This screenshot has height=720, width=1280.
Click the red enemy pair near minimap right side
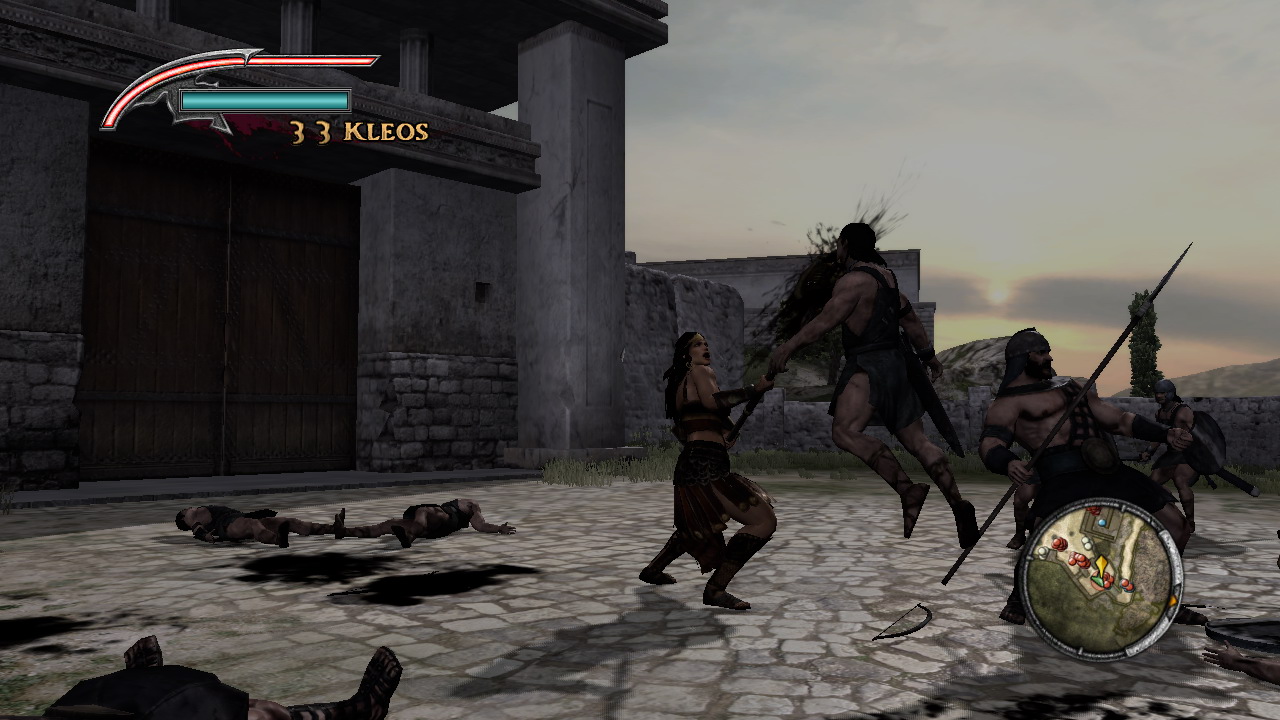click(x=1126, y=586)
